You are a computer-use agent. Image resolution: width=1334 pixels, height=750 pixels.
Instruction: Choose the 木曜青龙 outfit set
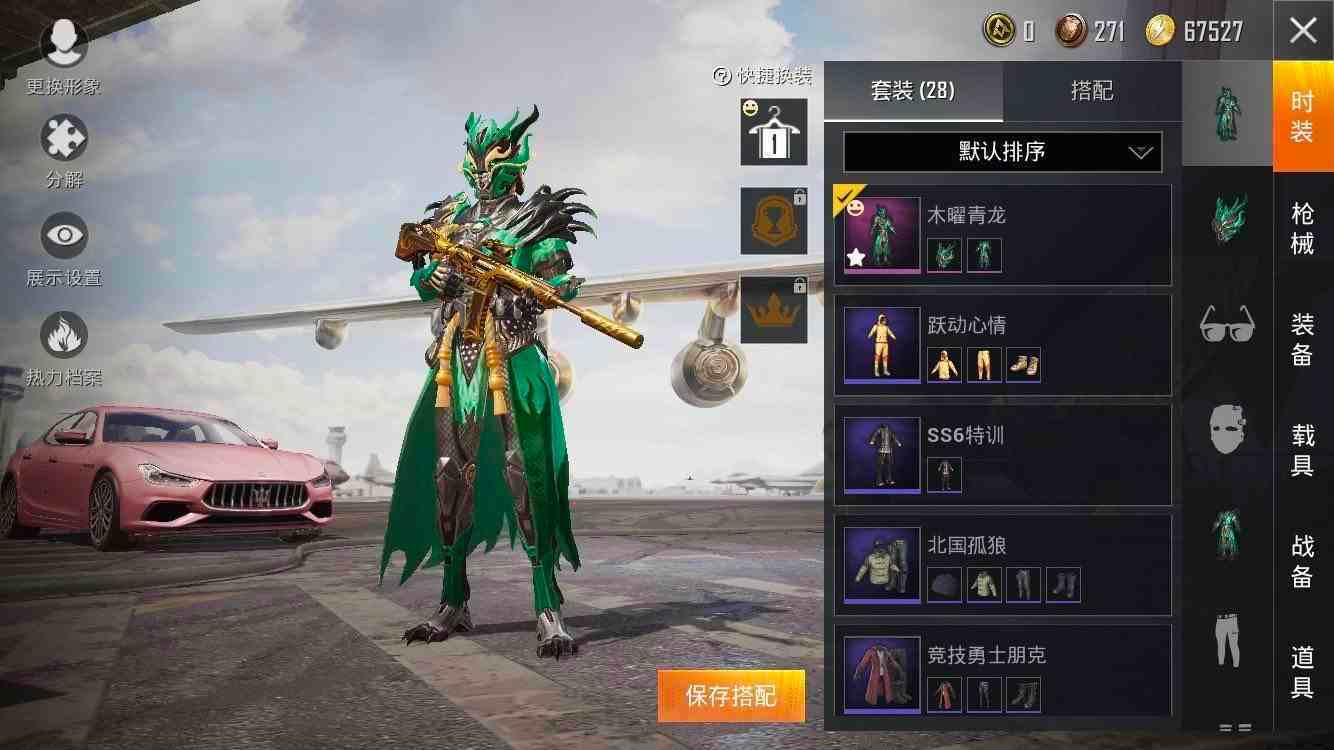[x=1002, y=235]
